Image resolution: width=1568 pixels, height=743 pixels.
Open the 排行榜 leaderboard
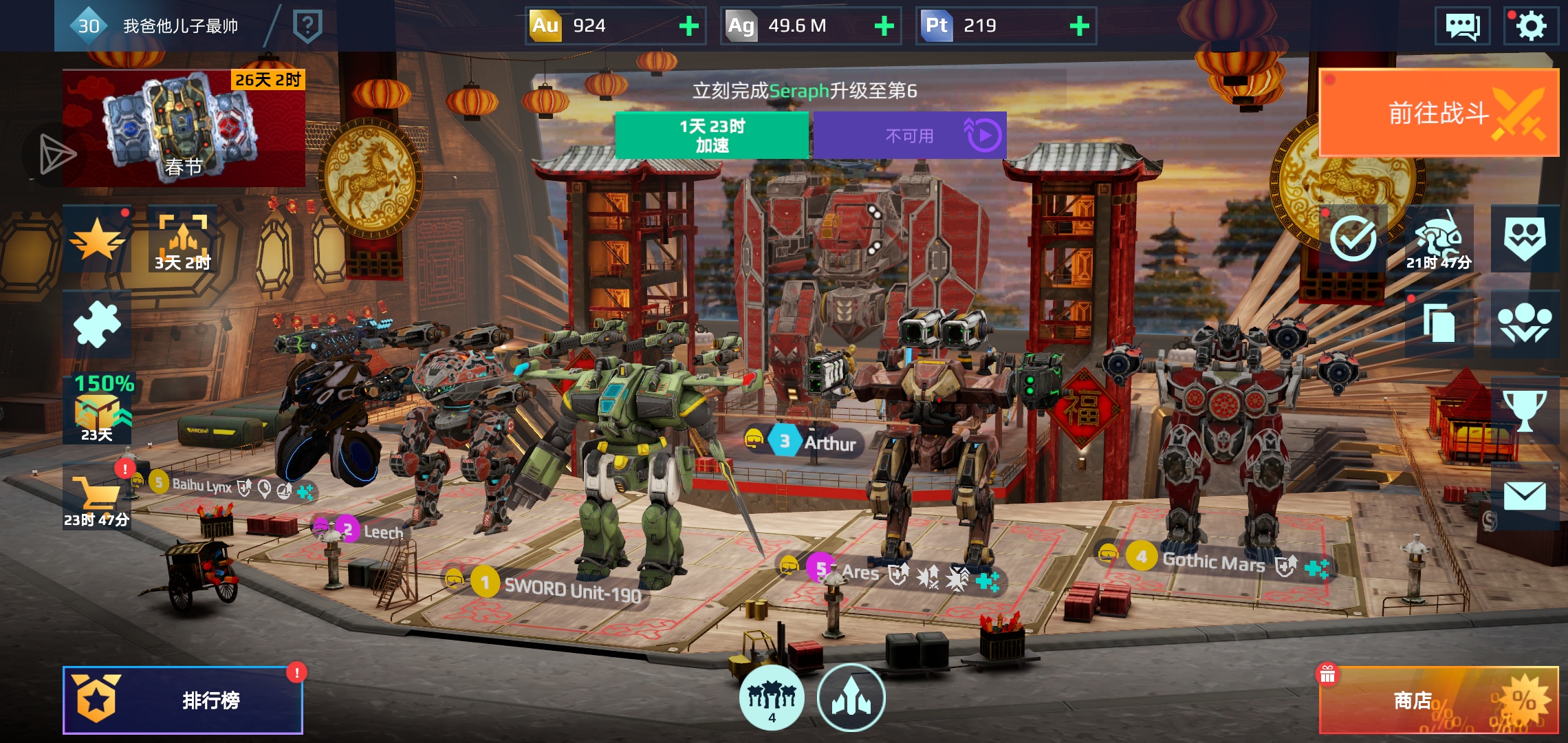point(183,700)
